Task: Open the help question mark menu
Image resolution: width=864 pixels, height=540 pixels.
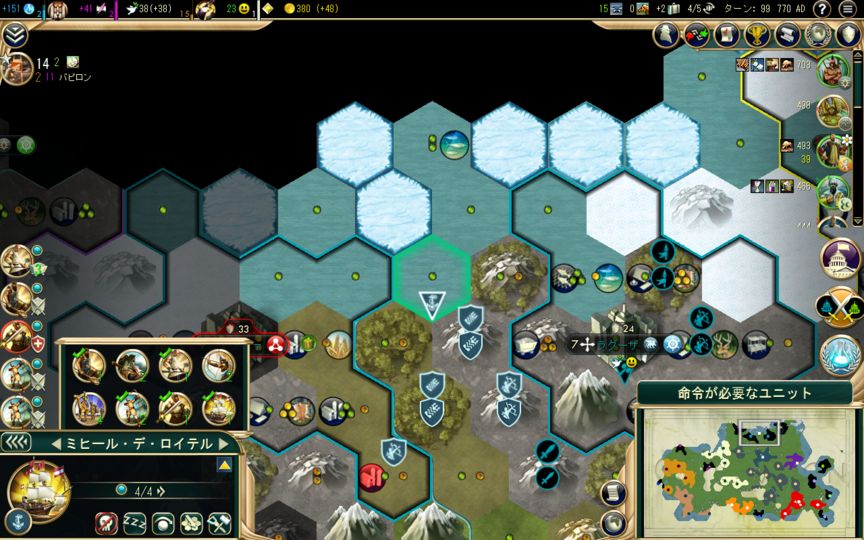Action: (821, 10)
